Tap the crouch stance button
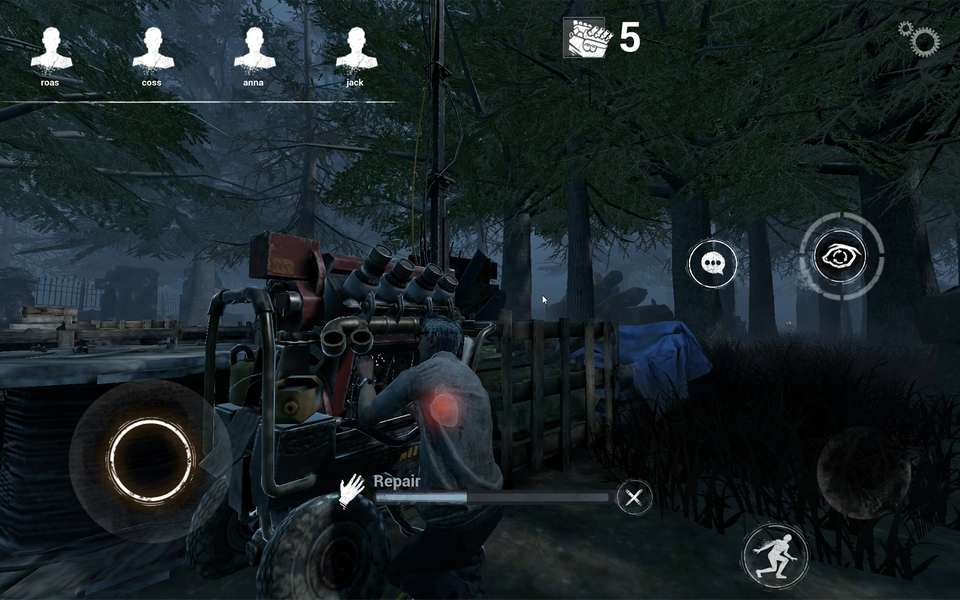This screenshot has height=600, width=960. 775,555
